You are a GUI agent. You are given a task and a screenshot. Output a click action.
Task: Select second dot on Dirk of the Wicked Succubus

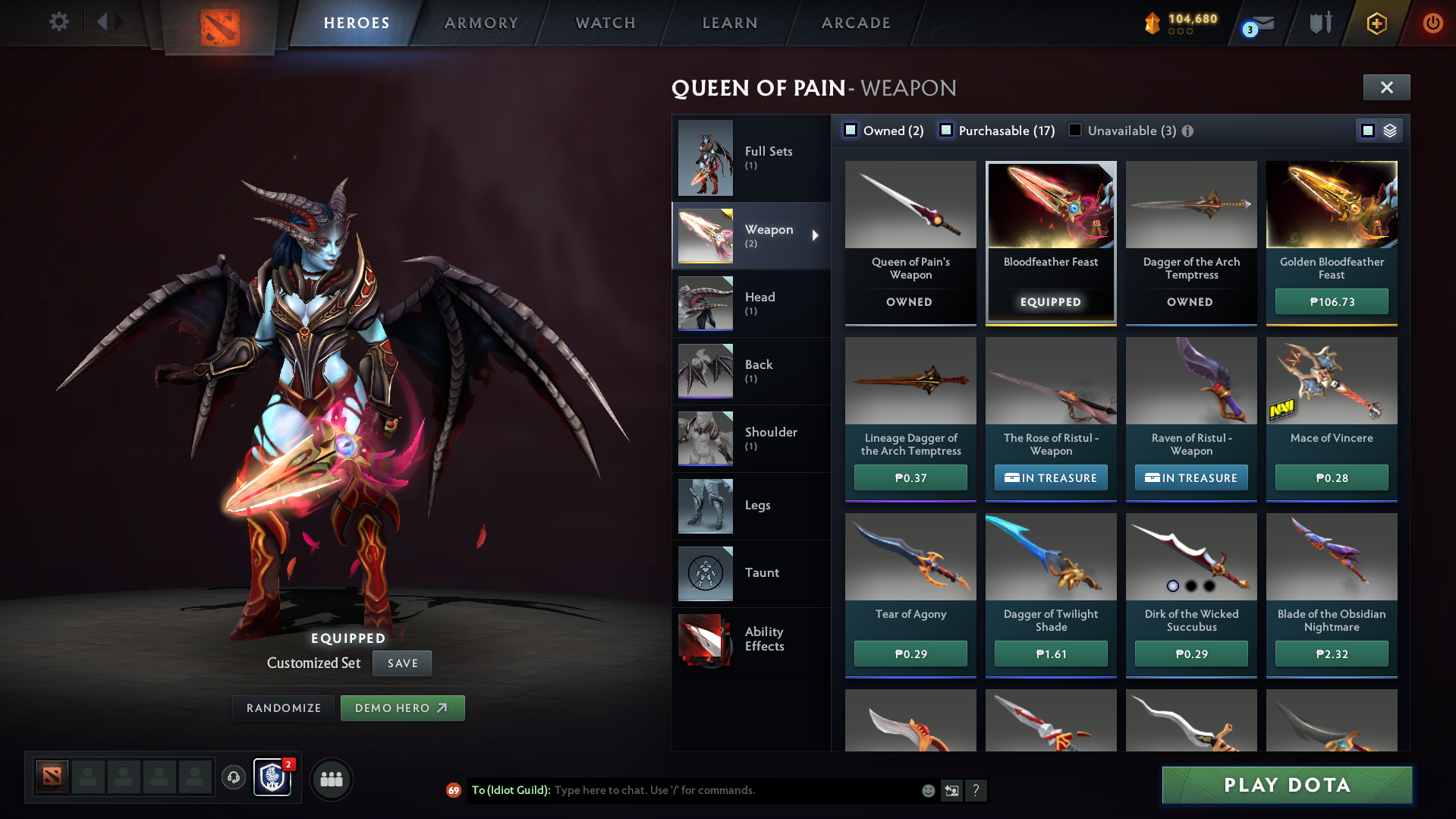(1191, 586)
